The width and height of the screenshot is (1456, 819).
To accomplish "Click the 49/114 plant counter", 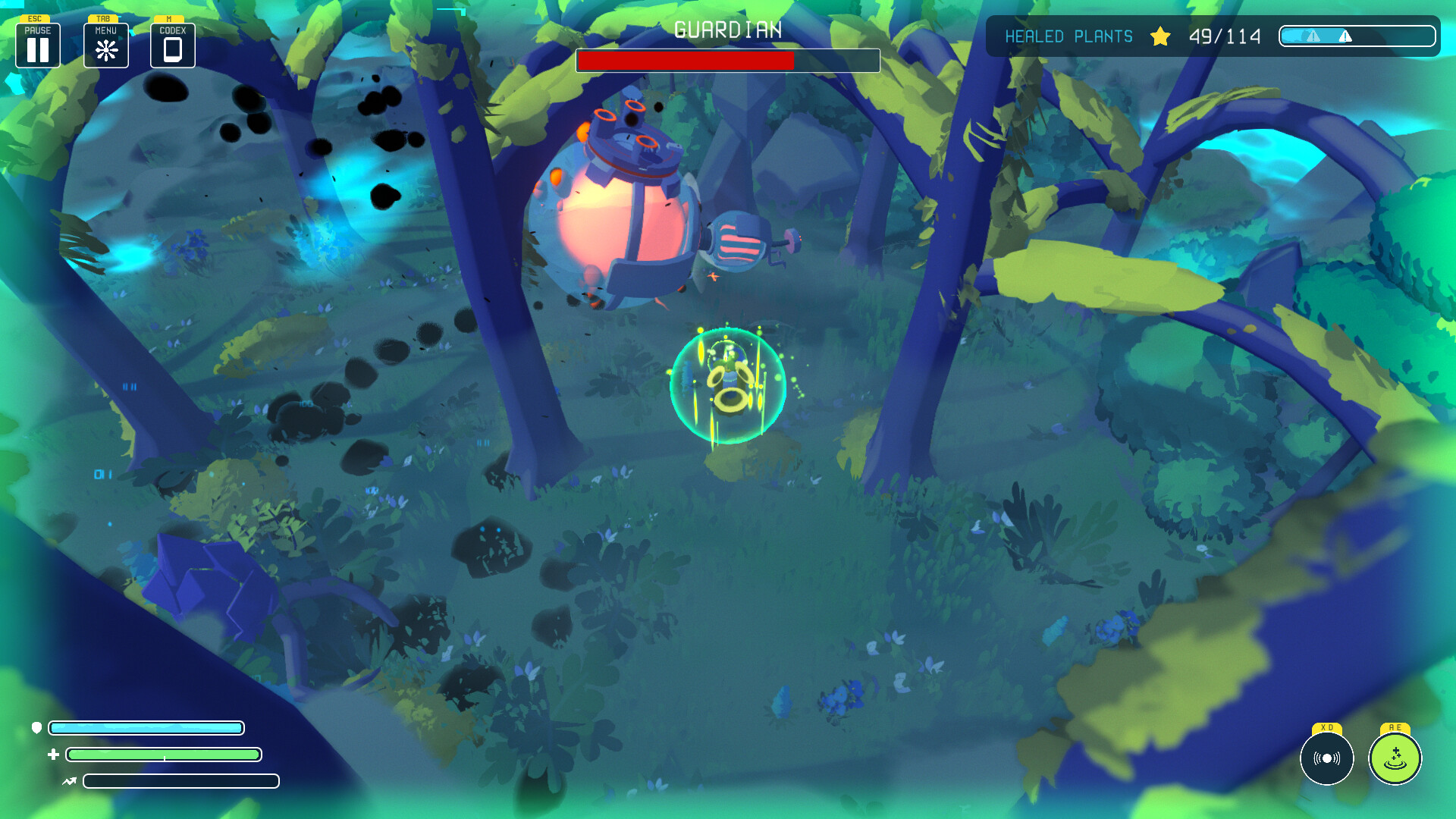I will 1225,35.
